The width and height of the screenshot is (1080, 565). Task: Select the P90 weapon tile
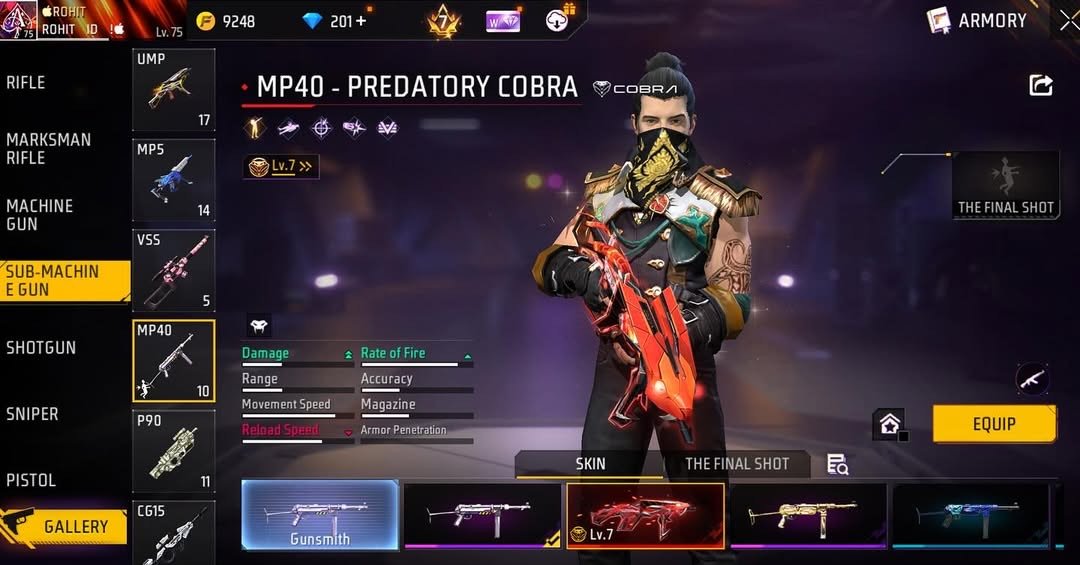coord(173,451)
